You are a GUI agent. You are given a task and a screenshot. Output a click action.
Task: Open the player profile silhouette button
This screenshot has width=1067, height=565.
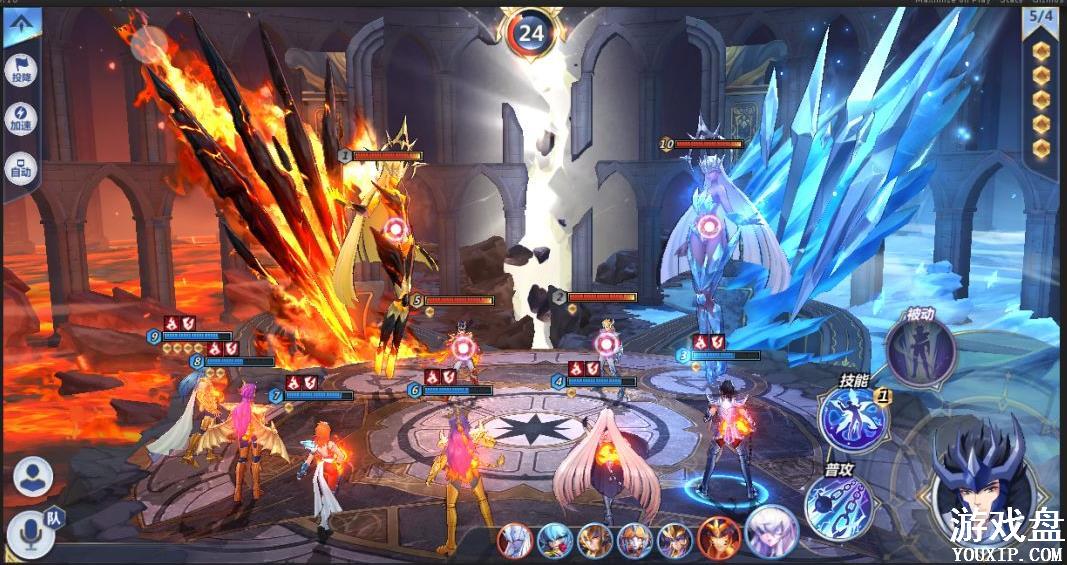[33, 476]
